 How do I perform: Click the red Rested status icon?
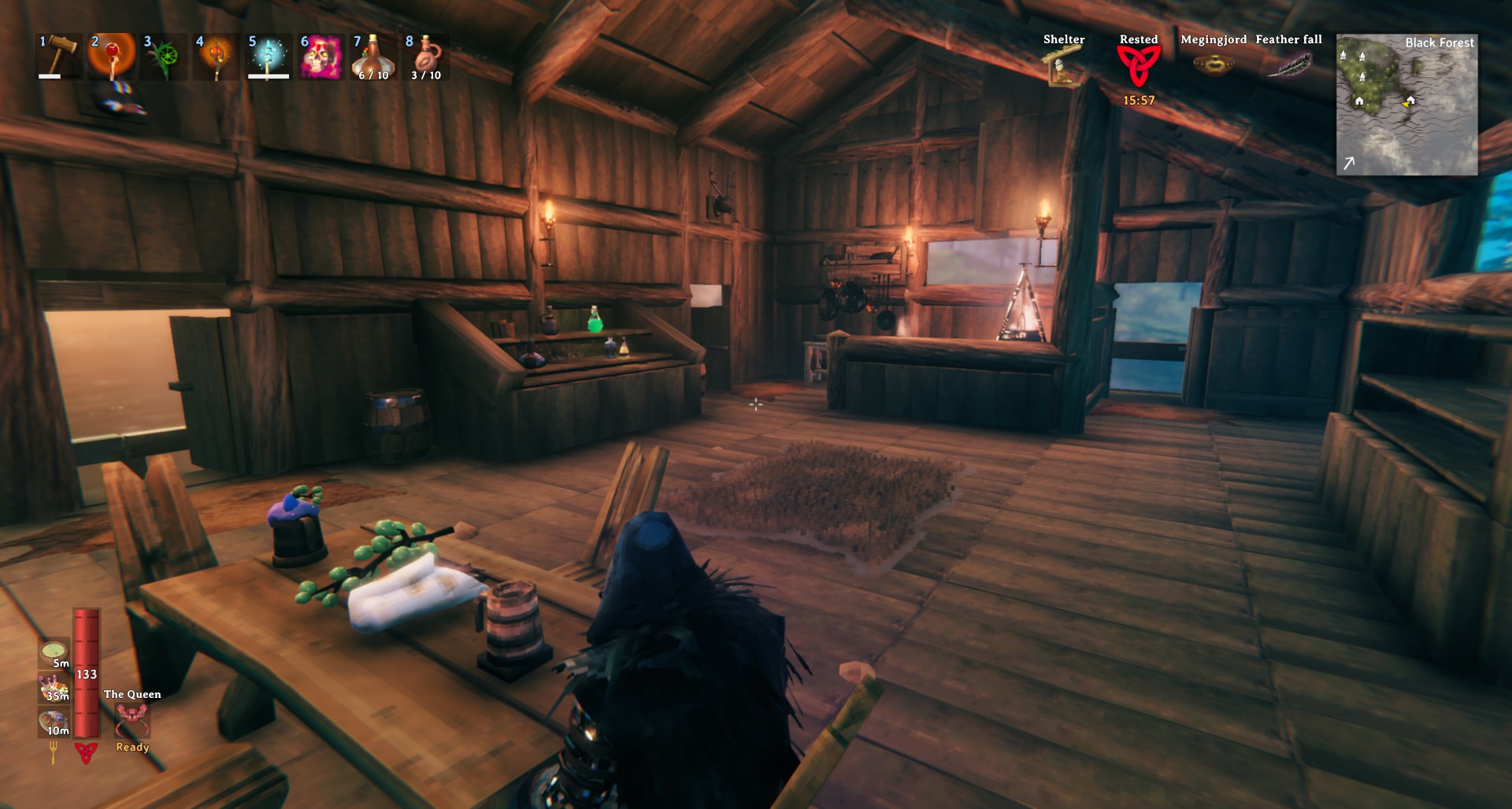click(x=1139, y=66)
